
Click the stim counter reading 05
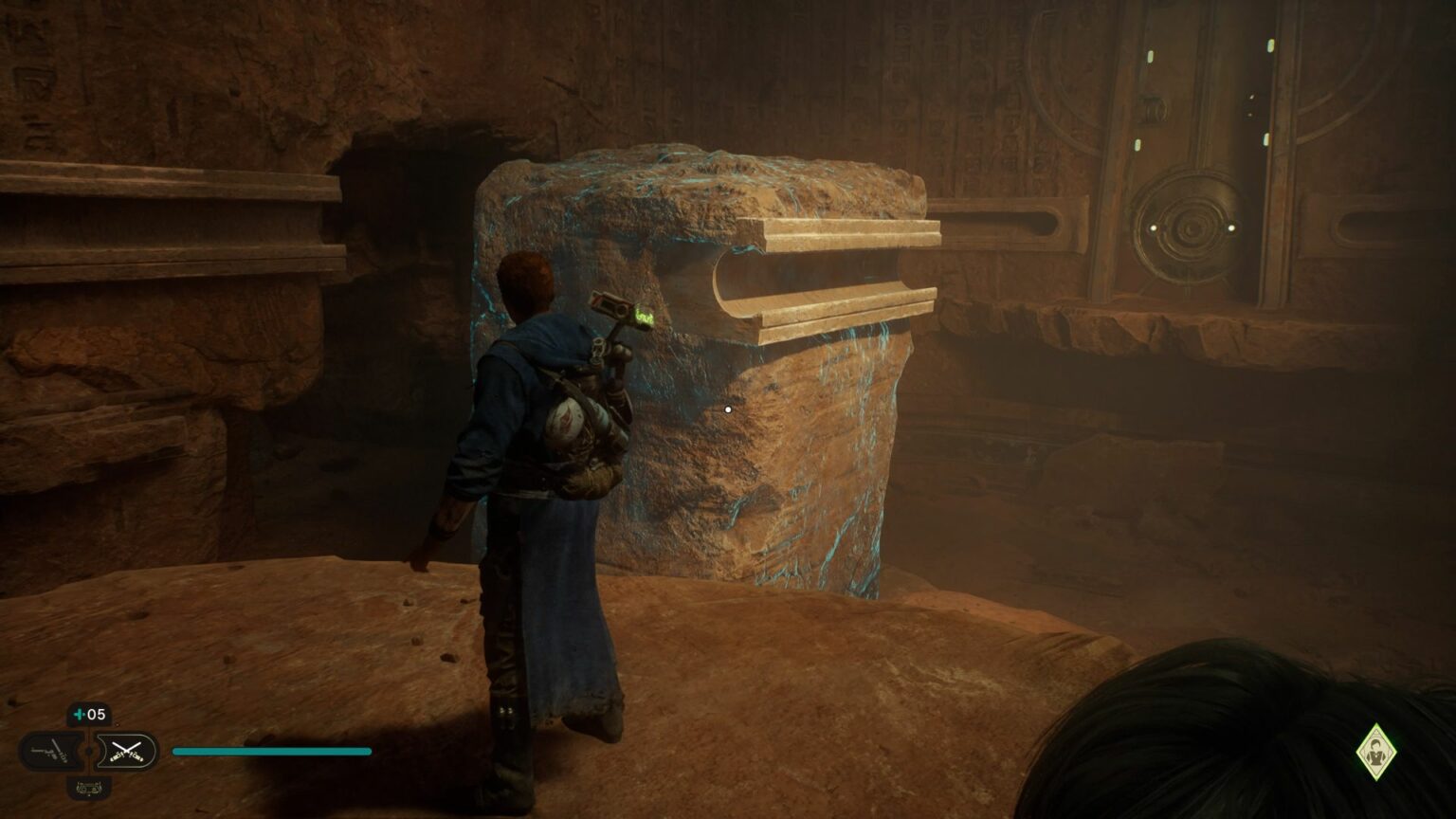pos(95,714)
